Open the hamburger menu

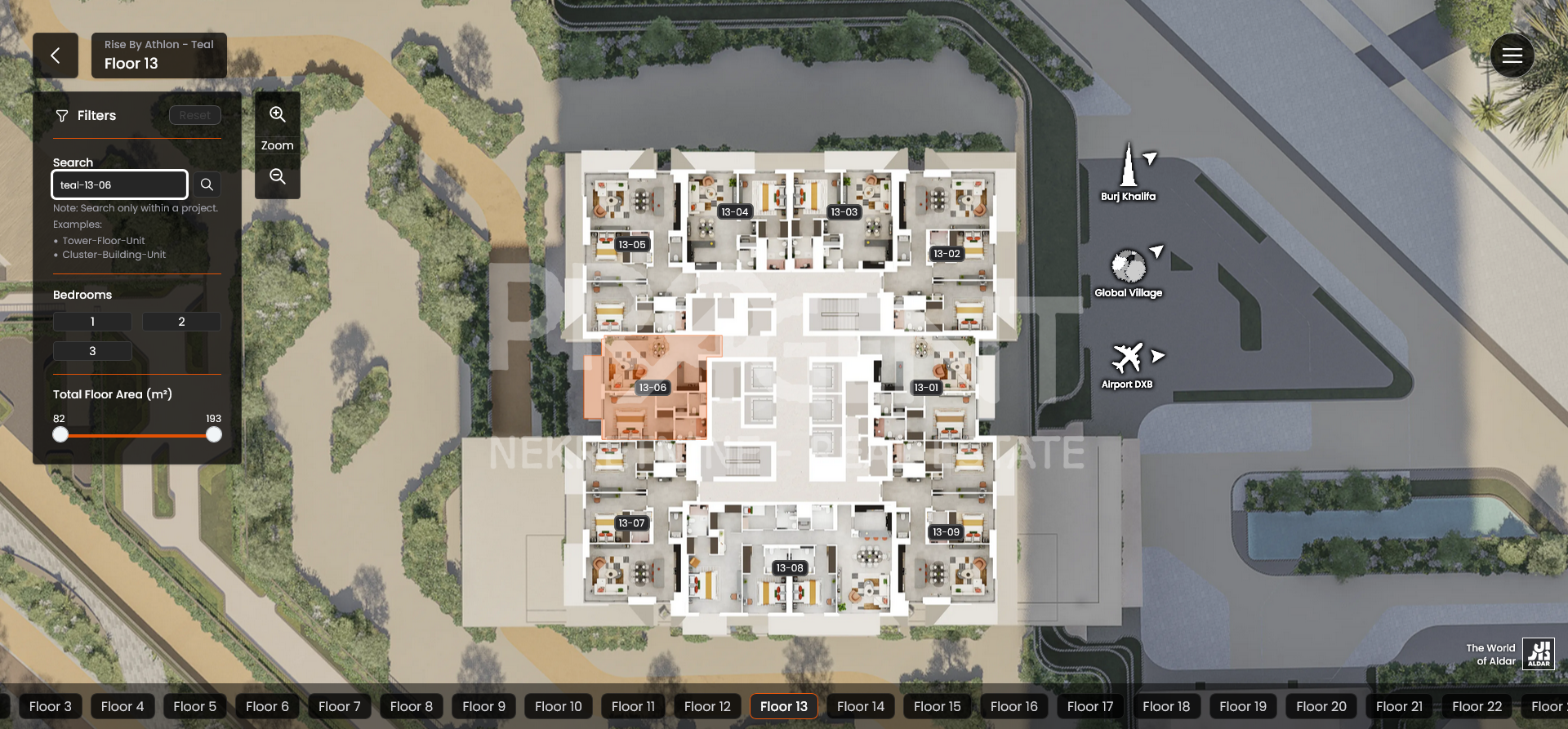(1512, 56)
